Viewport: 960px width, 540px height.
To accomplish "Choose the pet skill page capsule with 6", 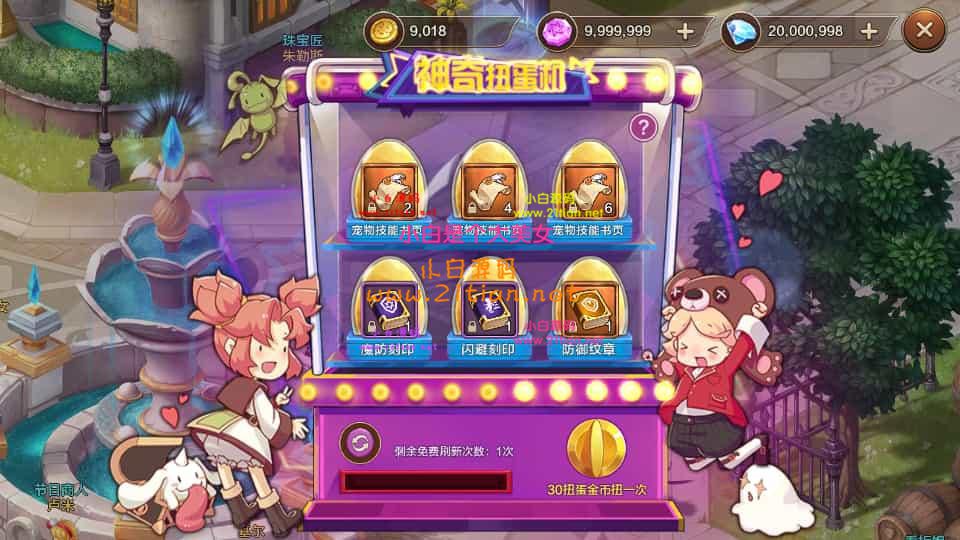I will pyautogui.click(x=588, y=187).
